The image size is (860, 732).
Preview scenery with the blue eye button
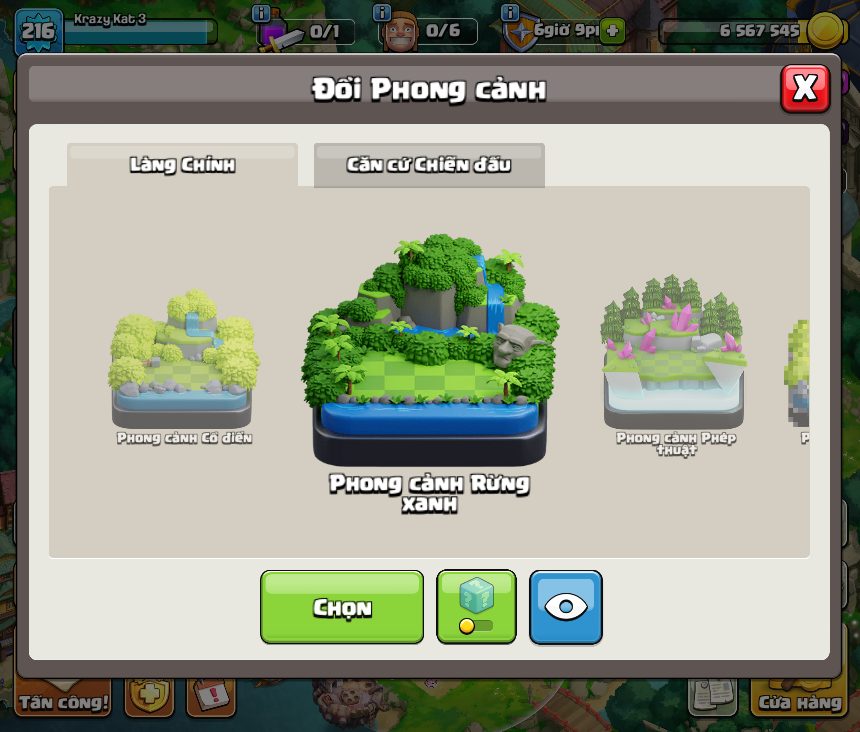pyautogui.click(x=565, y=607)
